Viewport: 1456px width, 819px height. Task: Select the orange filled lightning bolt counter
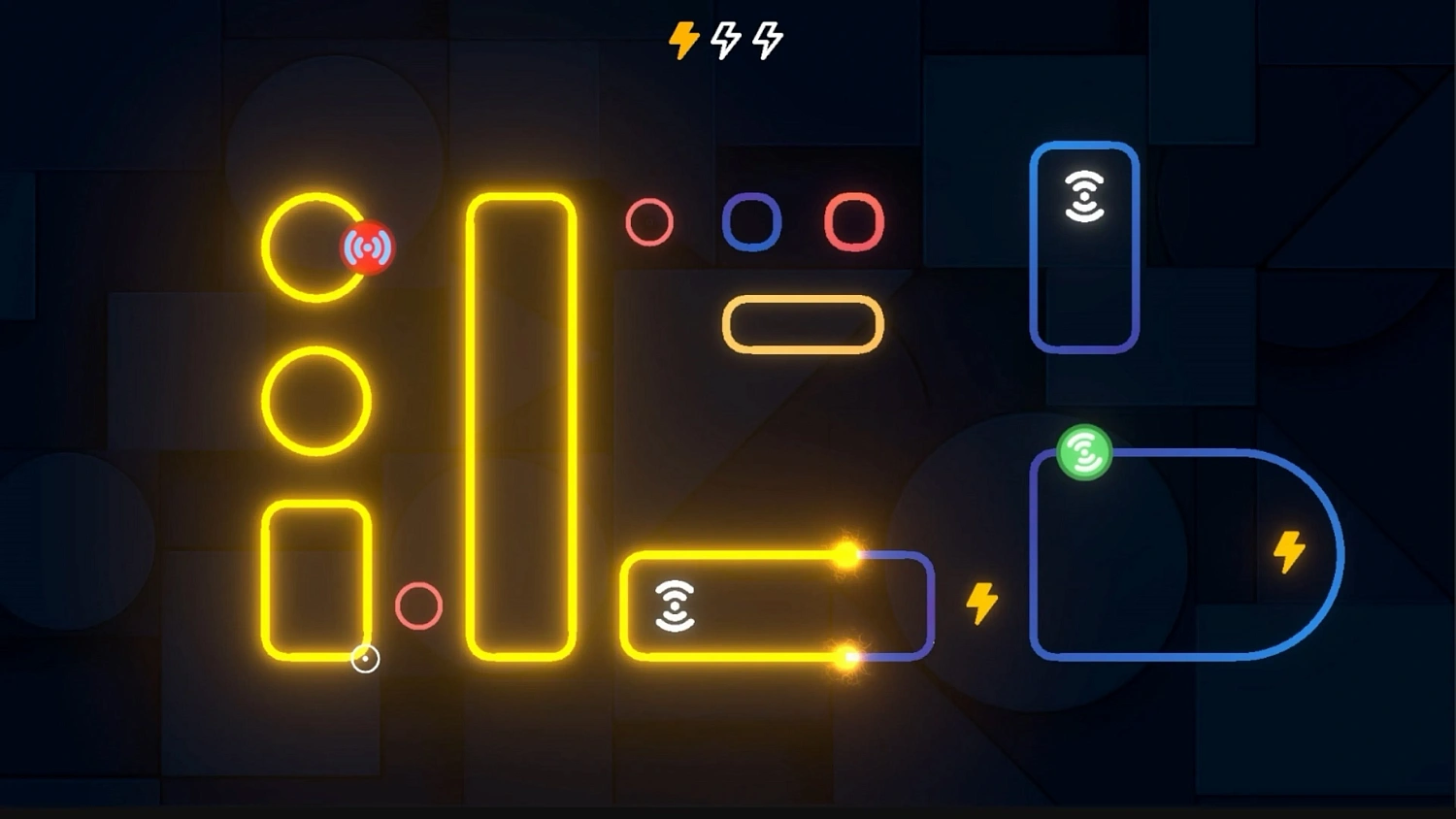pyautogui.click(x=682, y=39)
